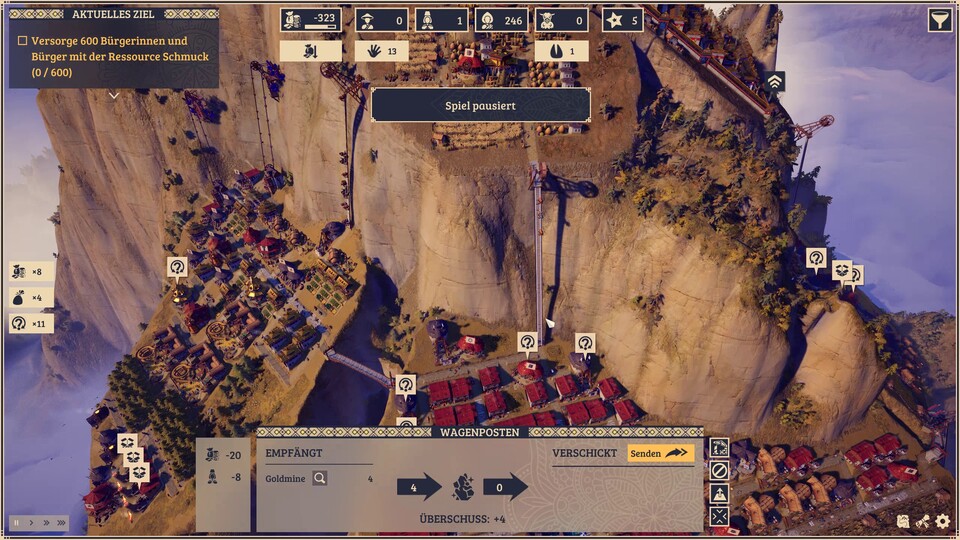Set game speed to triple fast-forward
The image size is (960, 540).
tap(61, 523)
